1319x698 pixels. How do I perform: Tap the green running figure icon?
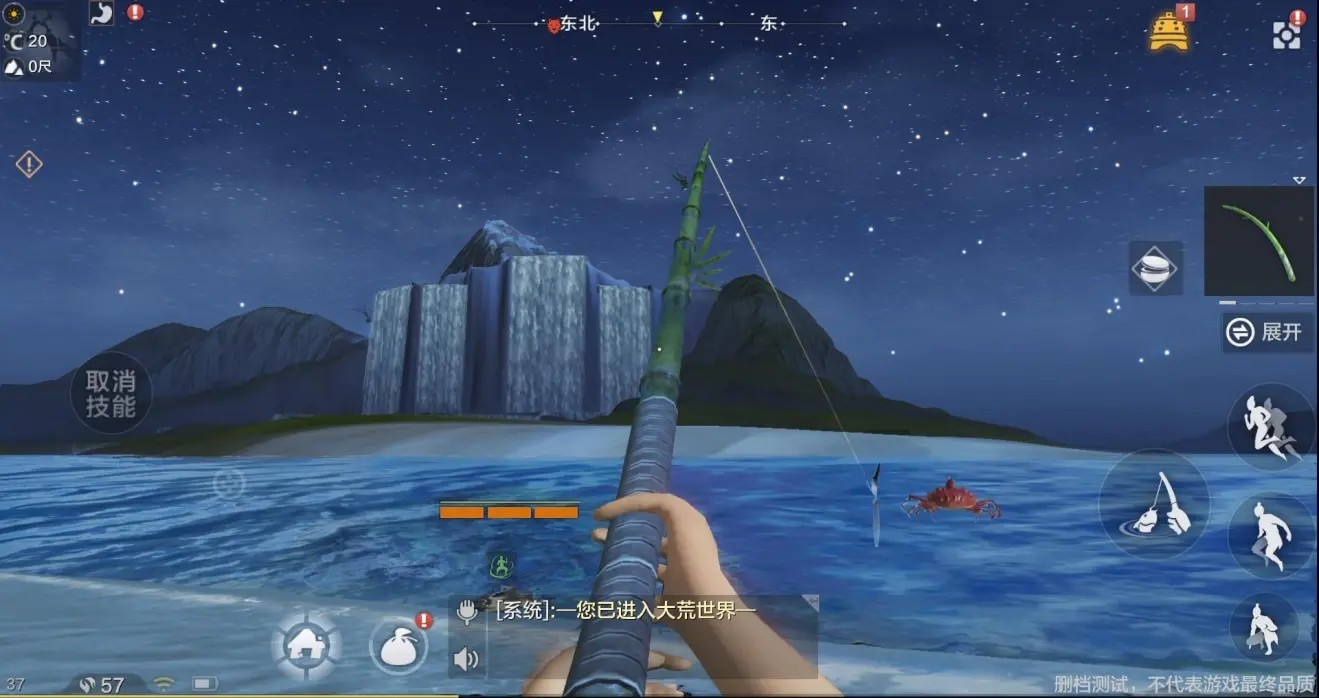pos(501,566)
